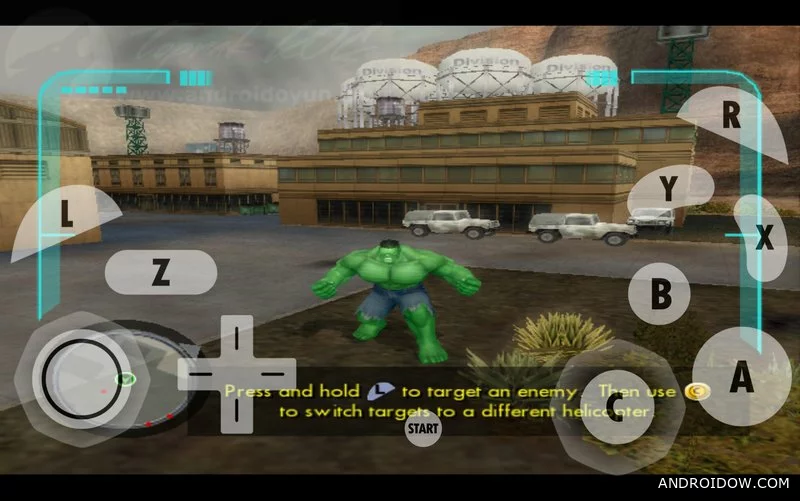
Task: Tap the Z touch button
Action: pos(161,273)
